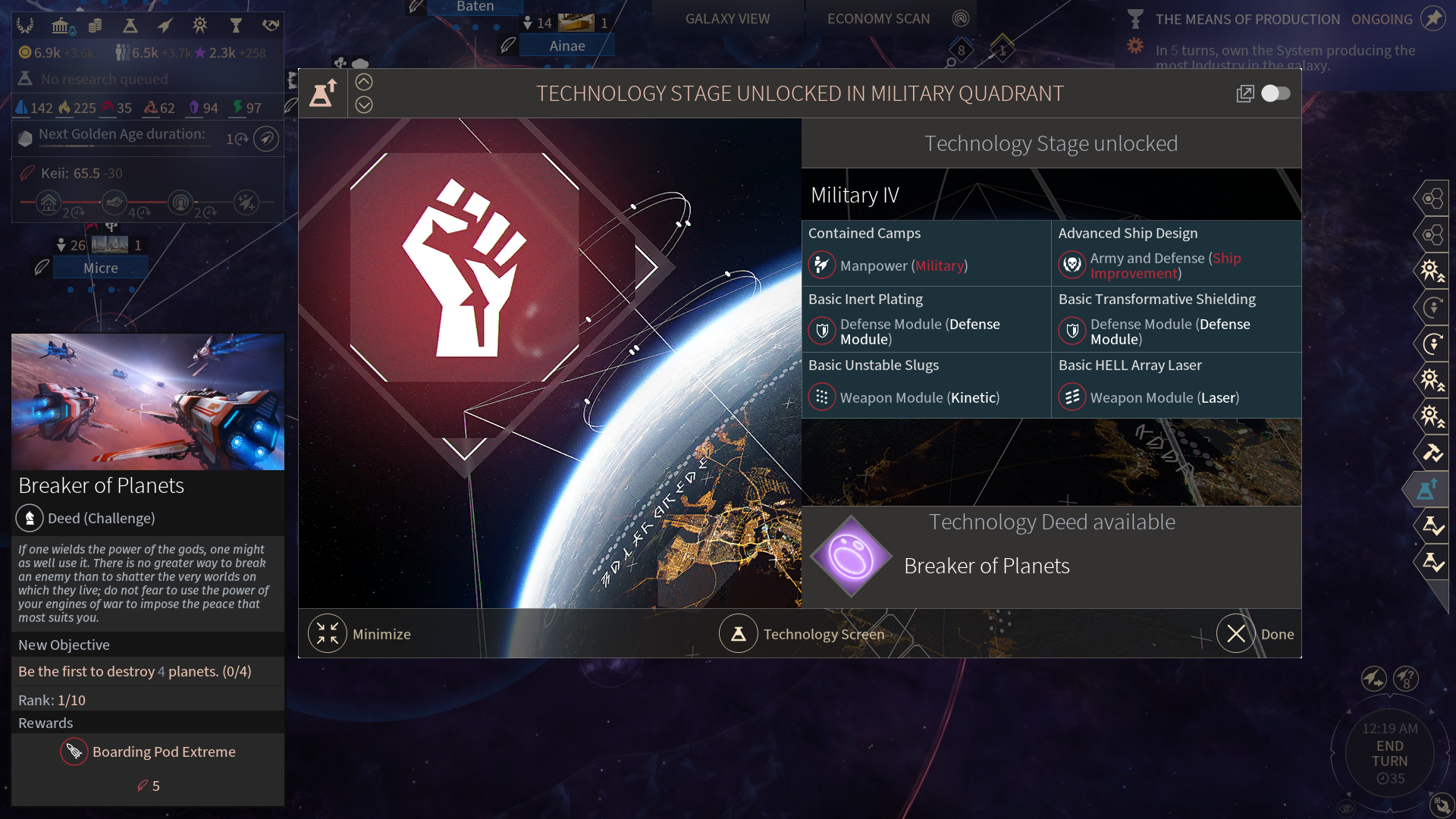1456x819 pixels.
Task: Go to the next notification arrow
Action: coord(364,105)
